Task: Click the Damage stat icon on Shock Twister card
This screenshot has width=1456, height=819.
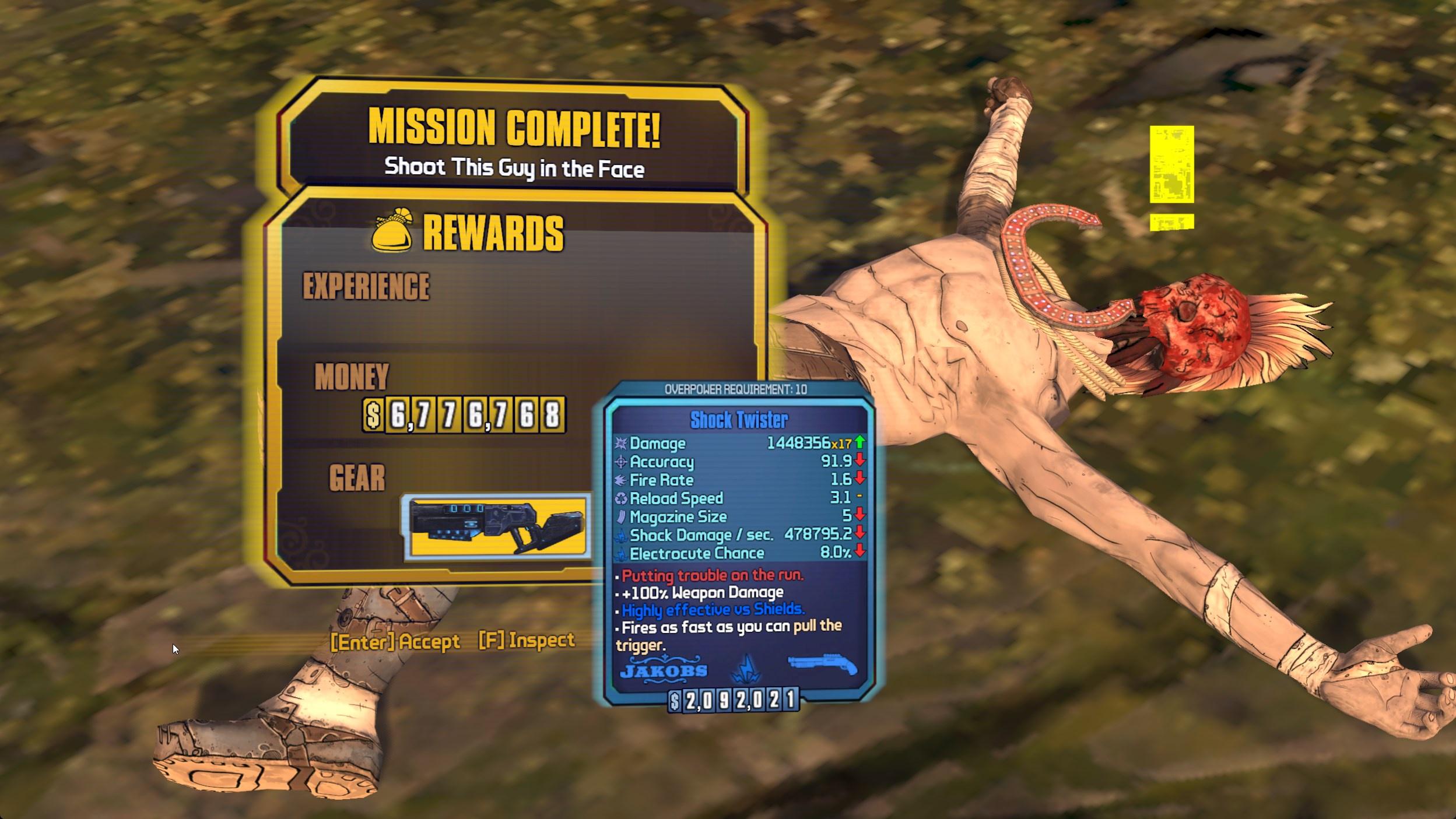Action: [622, 443]
